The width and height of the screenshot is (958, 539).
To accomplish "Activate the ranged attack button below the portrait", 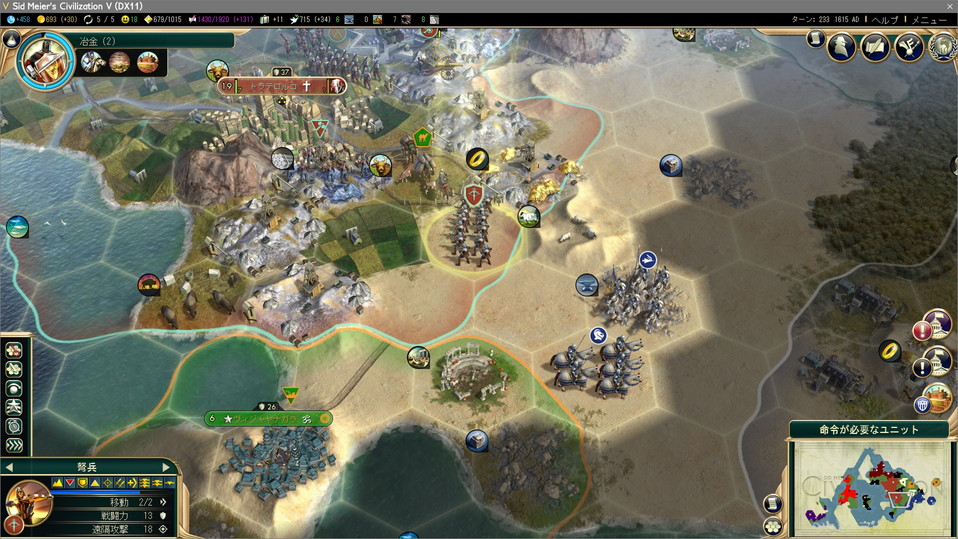I will click(x=14, y=524).
